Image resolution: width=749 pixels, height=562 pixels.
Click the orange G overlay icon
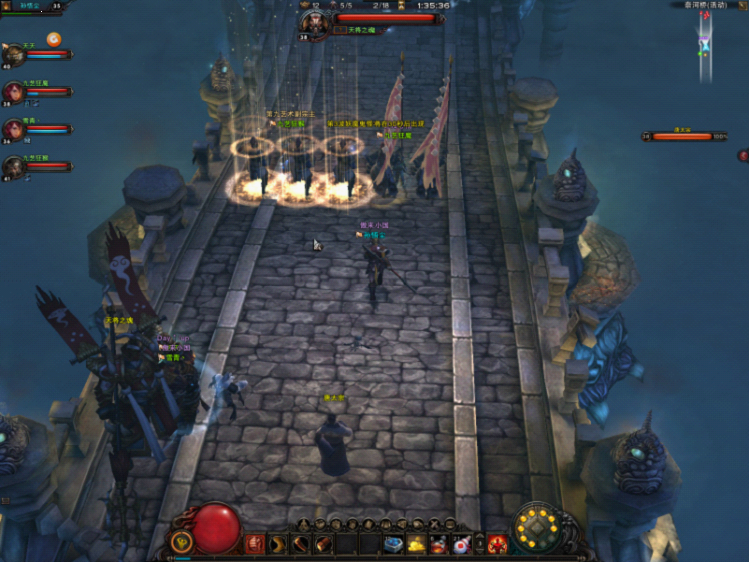(x=54, y=40)
